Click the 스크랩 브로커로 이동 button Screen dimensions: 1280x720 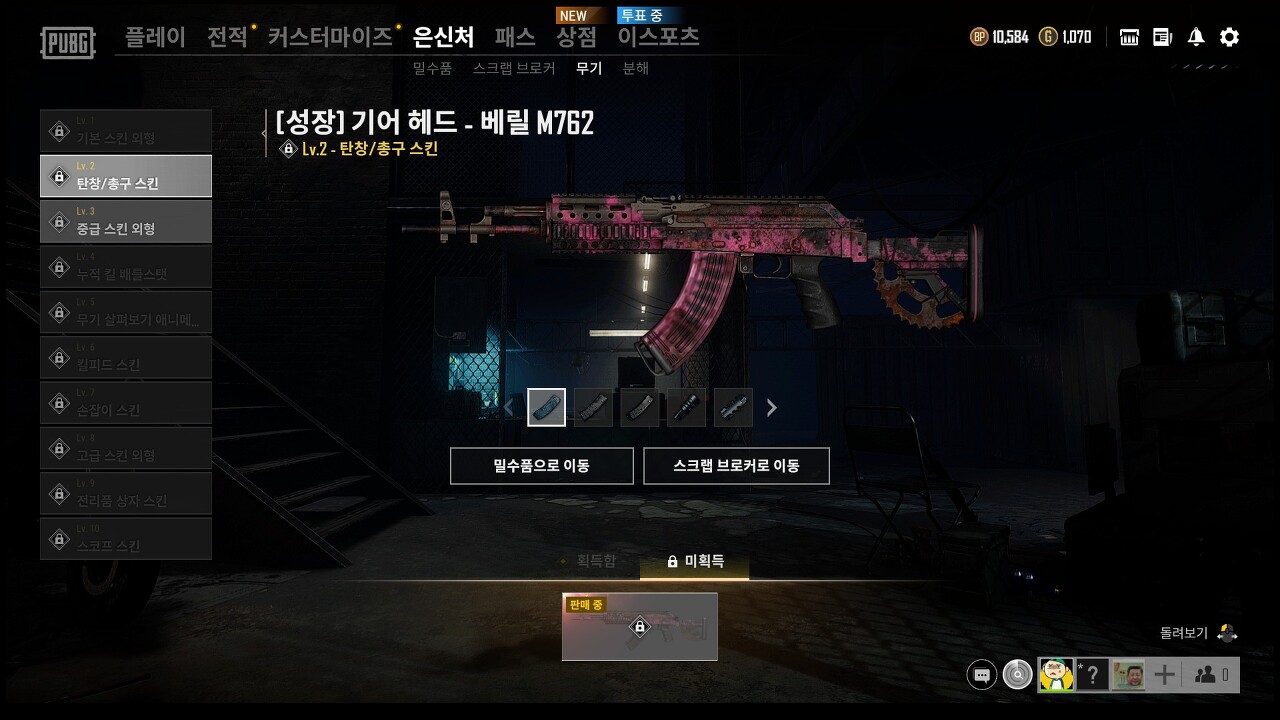point(736,465)
